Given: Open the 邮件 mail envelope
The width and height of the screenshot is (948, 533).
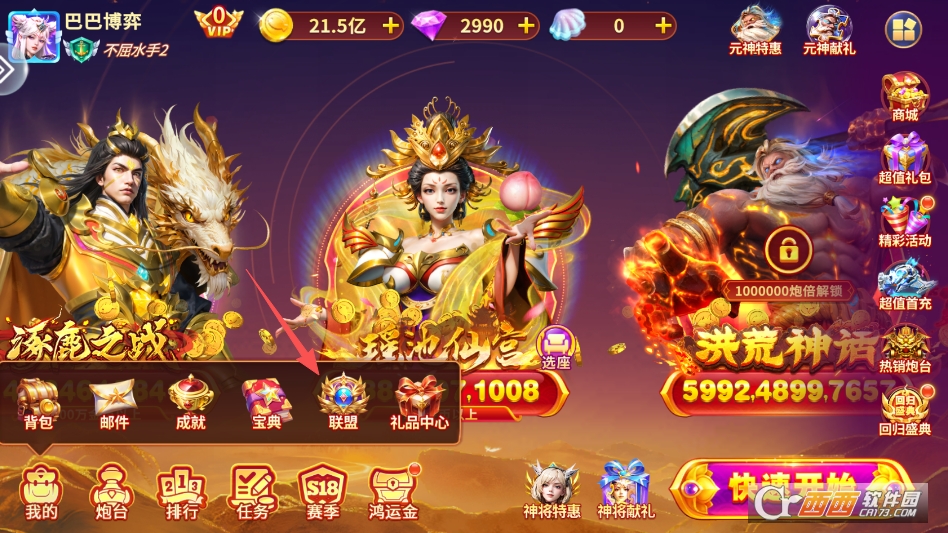Looking at the screenshot, I should [114, 402].
